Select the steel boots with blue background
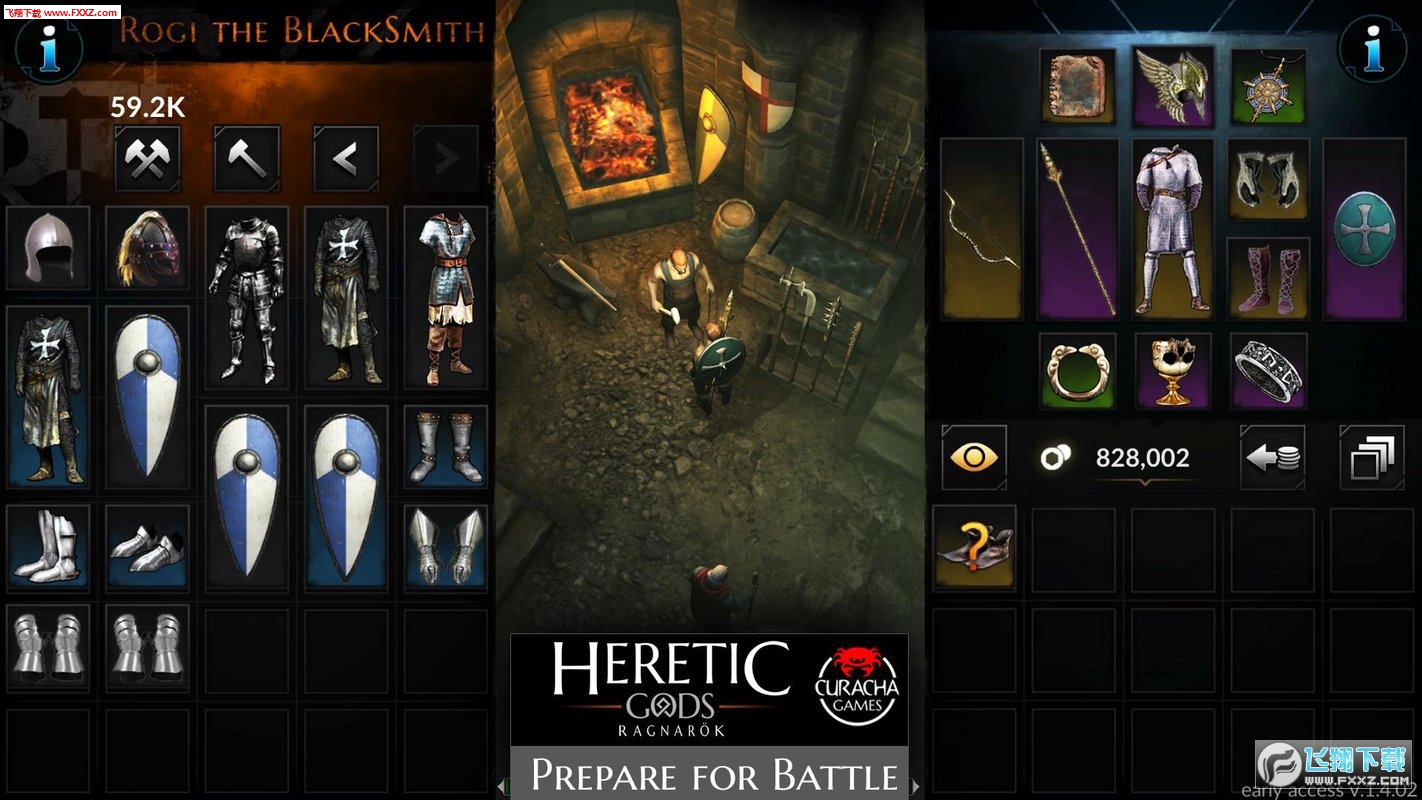This screenshot has width=1422, height=800. [x=445, y=447]
